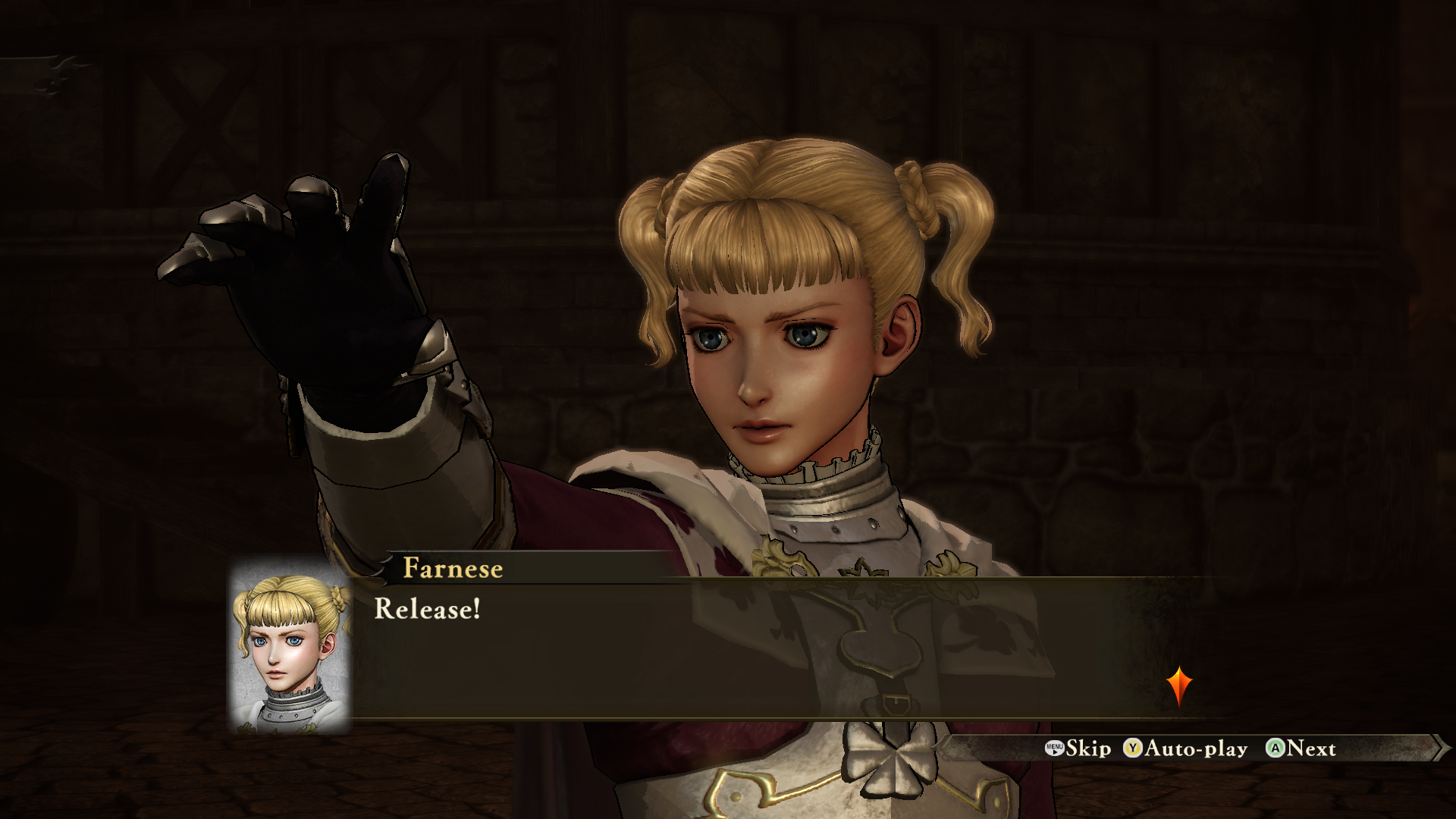Advance to the Next dialogue line
This screenshot has width=1456, height=819.
[x=1301, y=748]
